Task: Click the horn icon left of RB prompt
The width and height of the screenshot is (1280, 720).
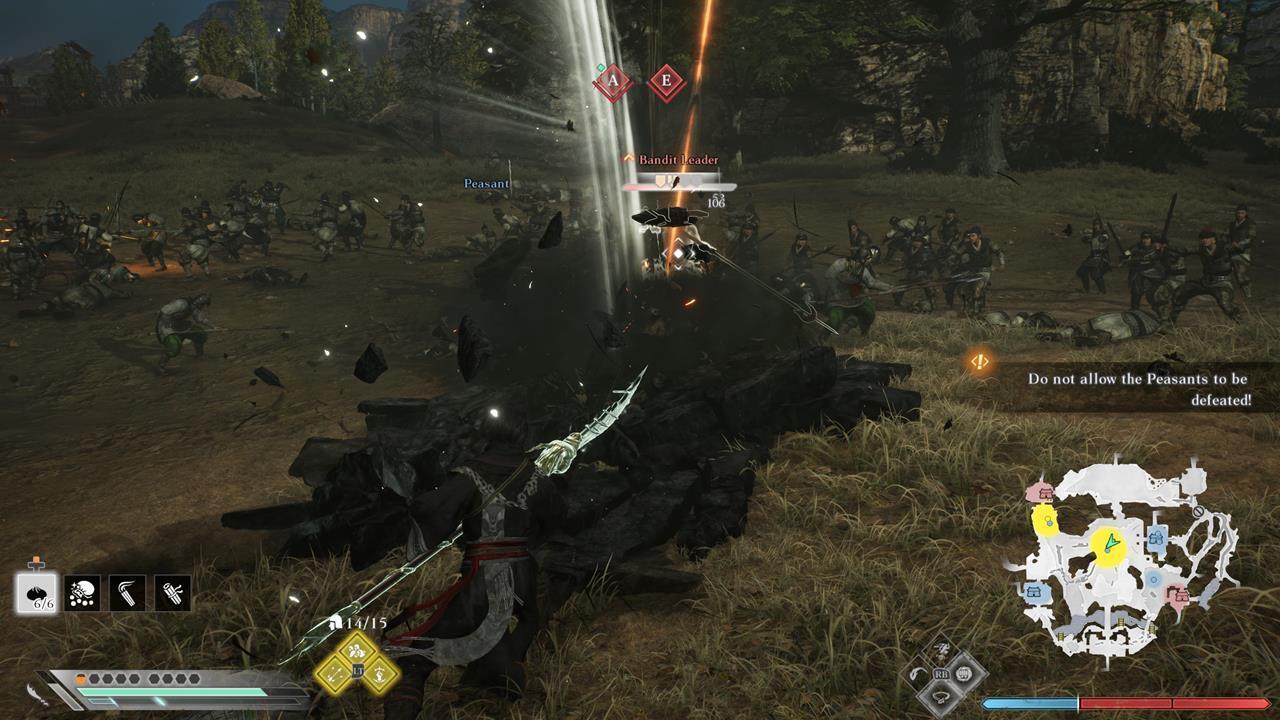Action: point(917,673)
